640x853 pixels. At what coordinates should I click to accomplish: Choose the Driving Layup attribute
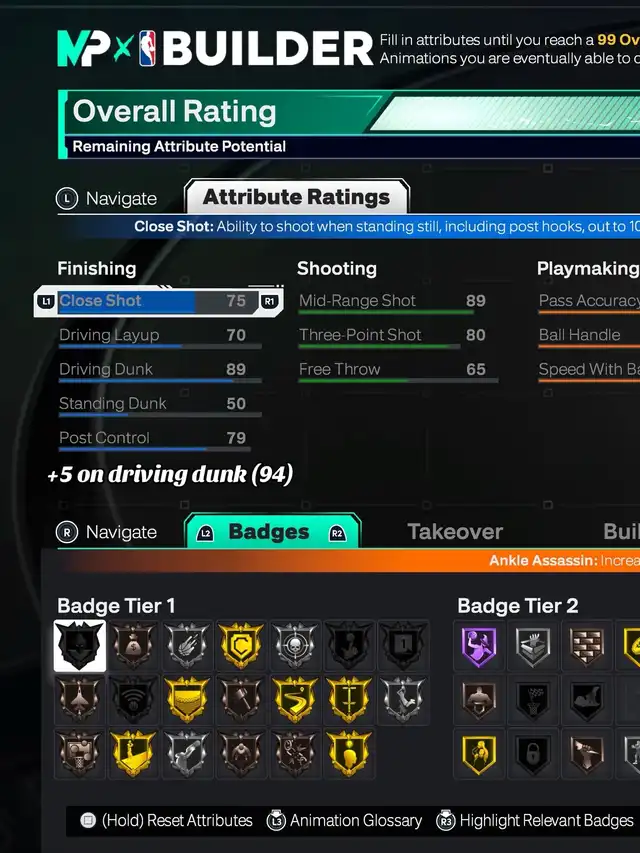click(152, 336)
